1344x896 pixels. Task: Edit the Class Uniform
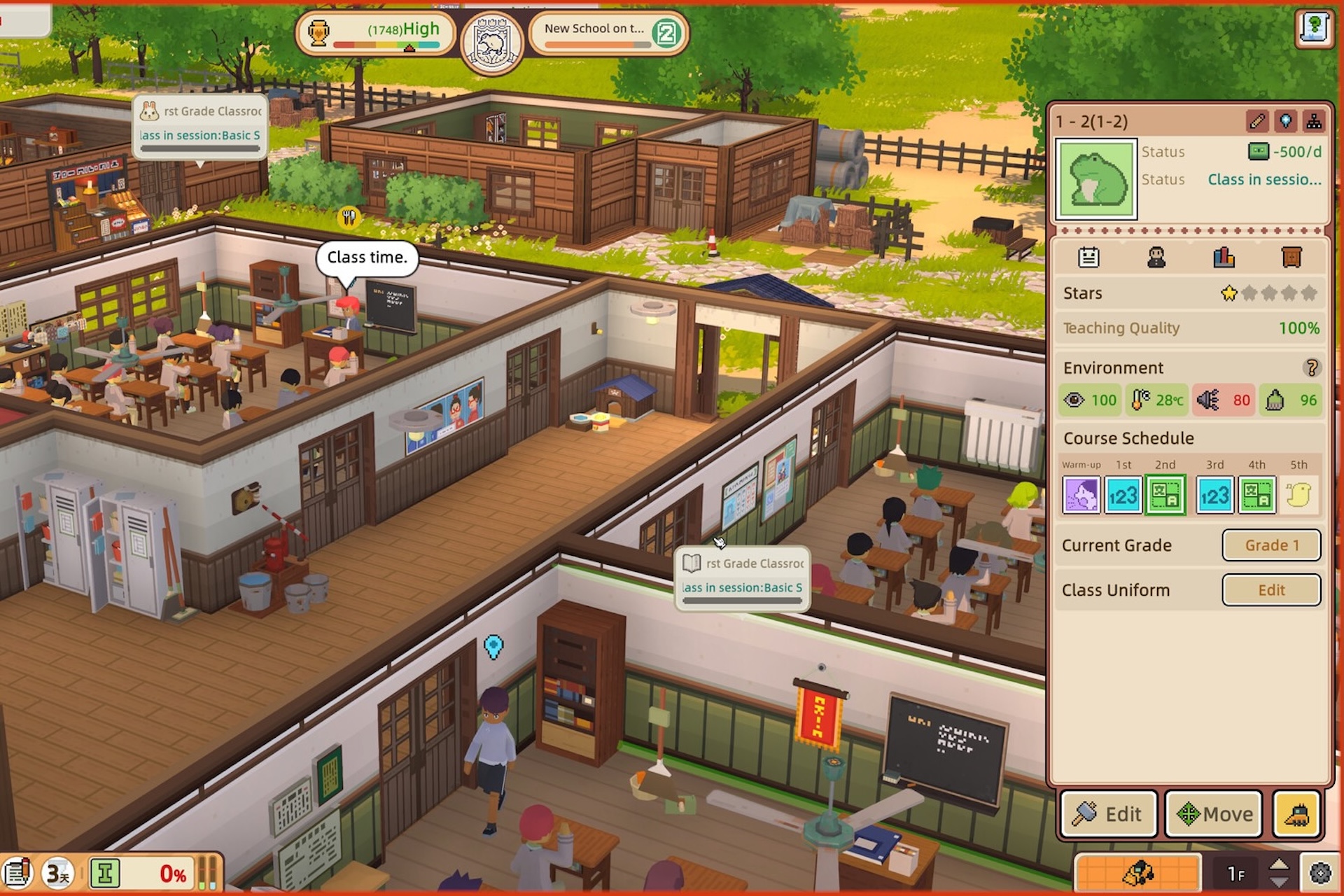(1271, 590)
